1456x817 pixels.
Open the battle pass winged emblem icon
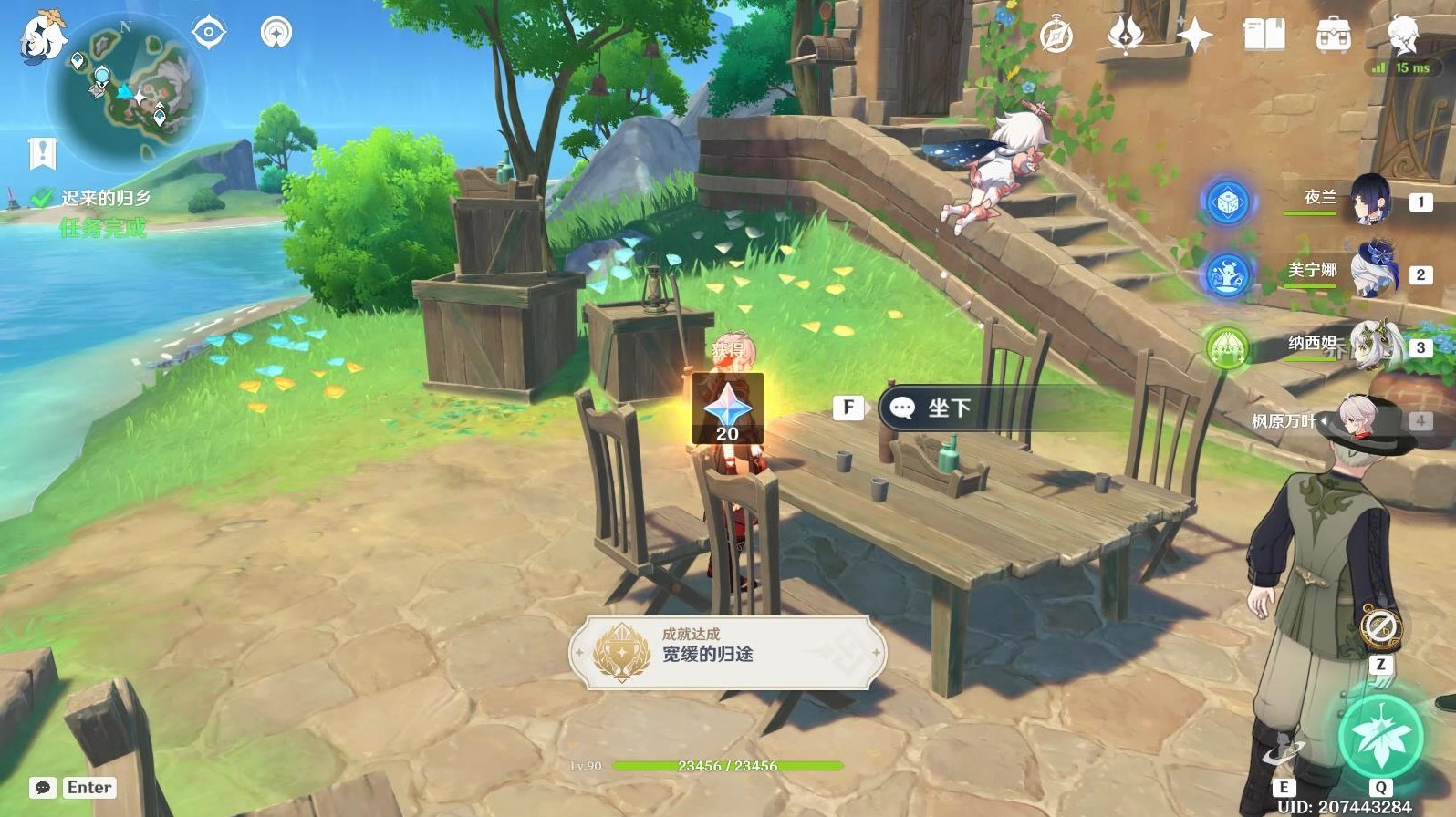click(x=1125, y=36)
